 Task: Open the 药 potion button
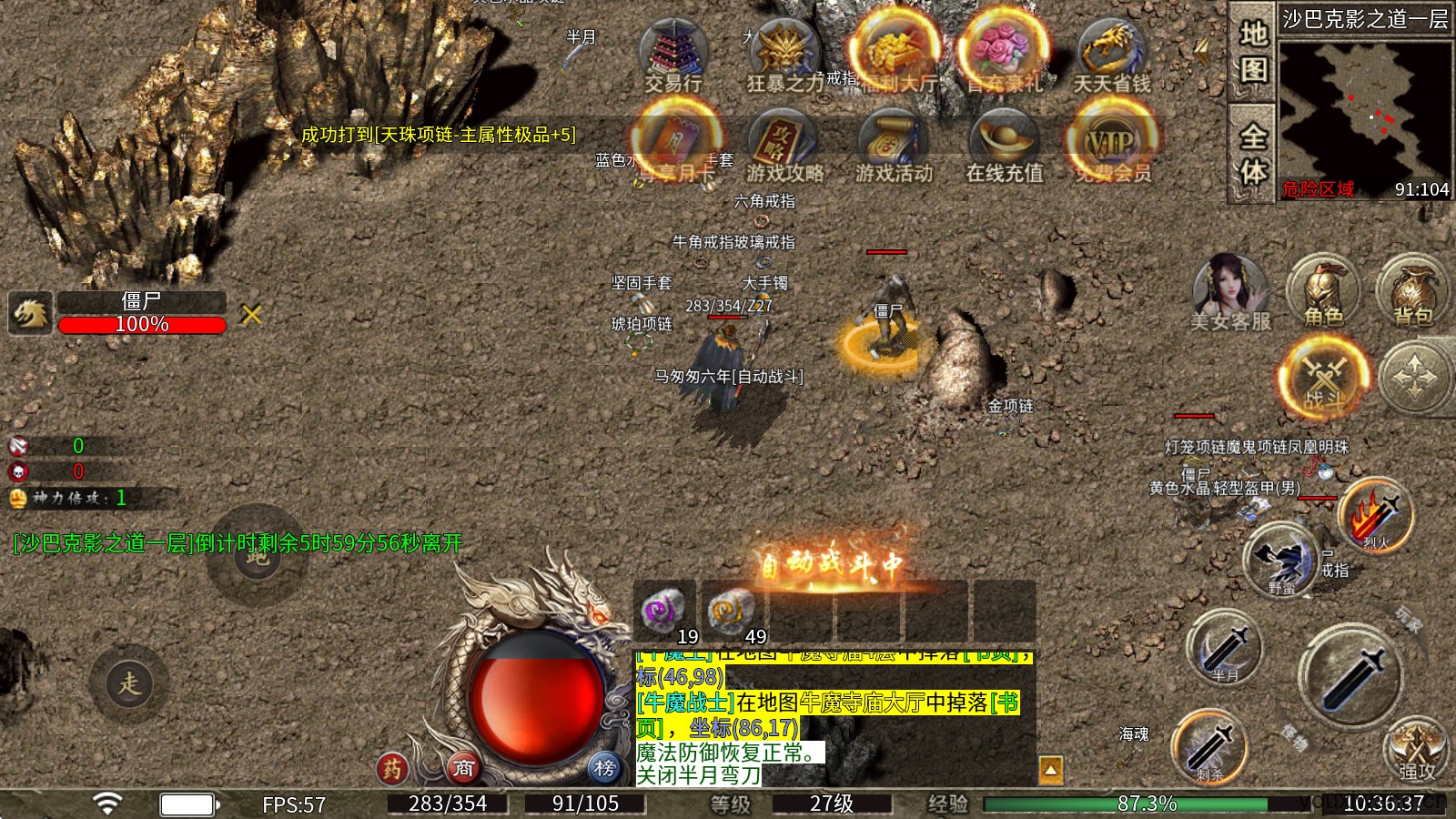(x=392, y=769)
